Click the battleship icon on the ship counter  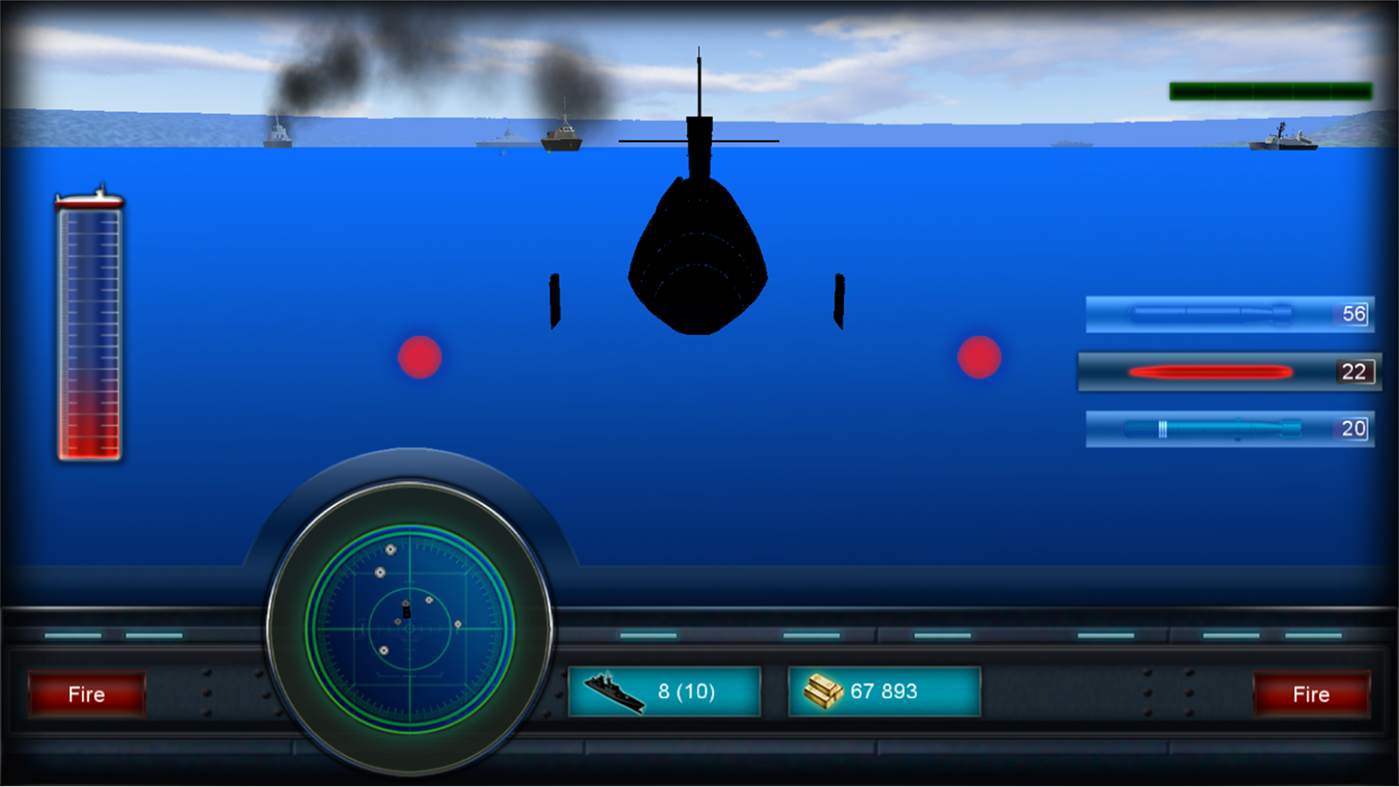tap(614, 690)
